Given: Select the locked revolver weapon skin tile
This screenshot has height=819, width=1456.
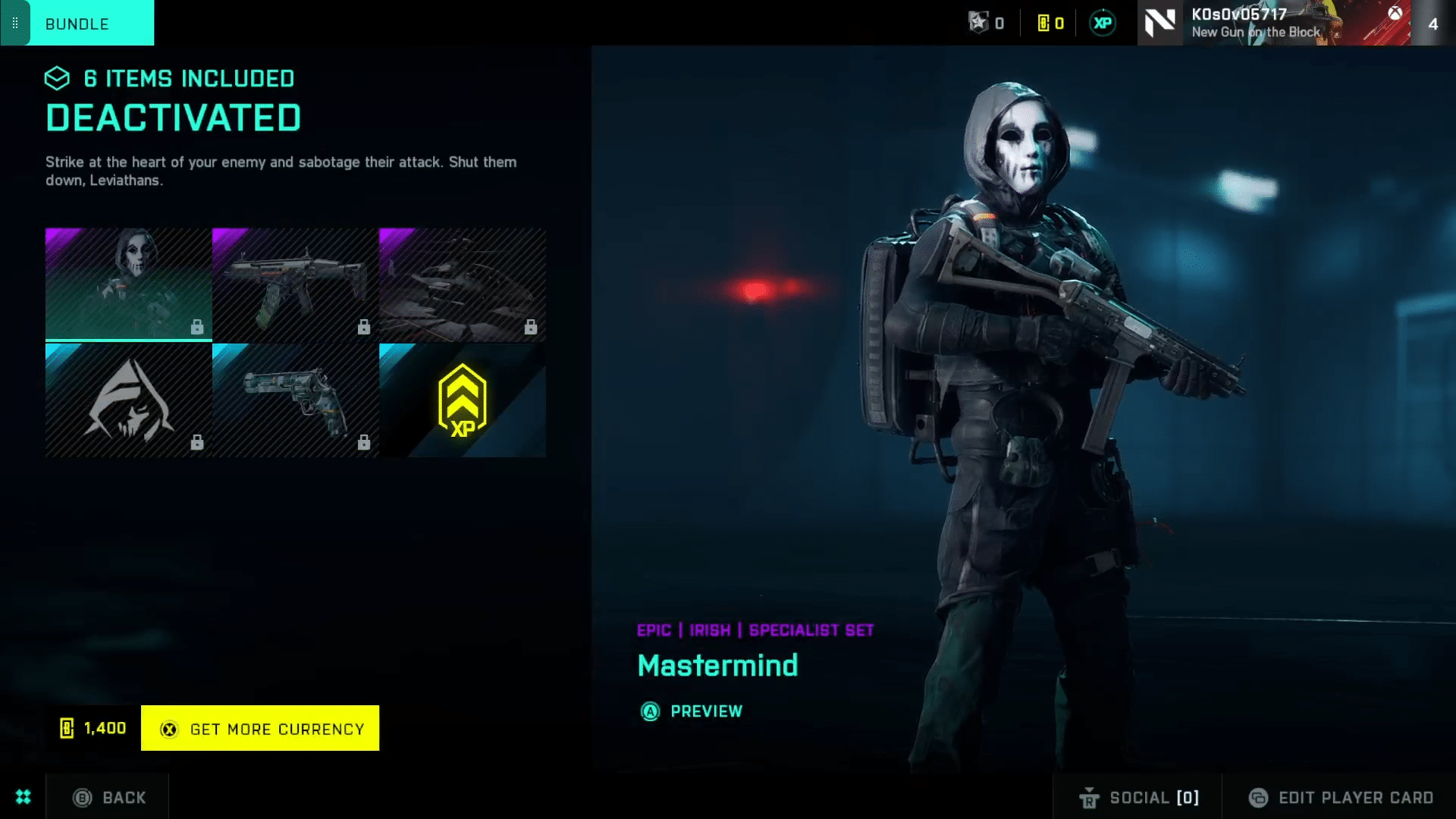Looking at the screenshot, I should click(295, 400).
